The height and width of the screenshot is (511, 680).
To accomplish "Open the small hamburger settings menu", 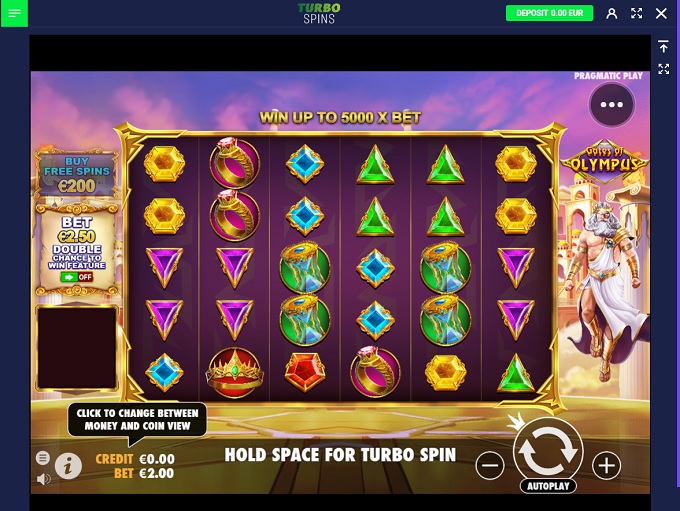I will click(43, 458).
